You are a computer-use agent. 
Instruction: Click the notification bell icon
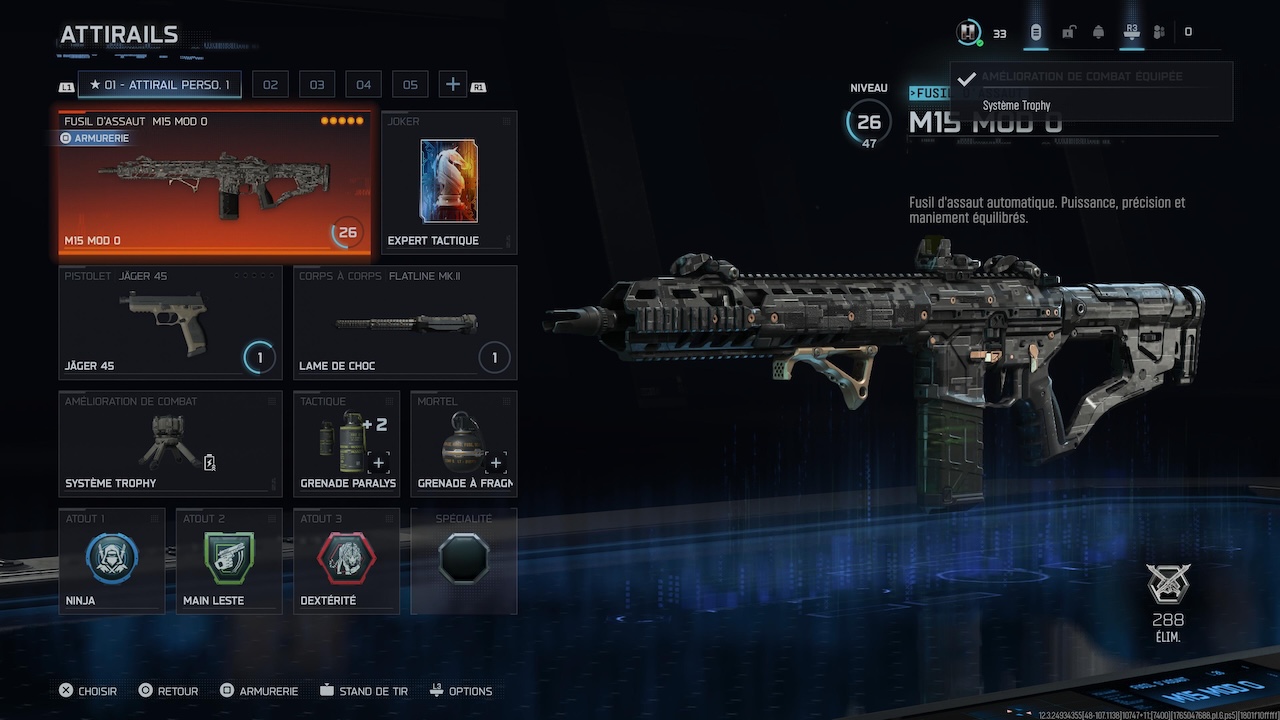coord(1099,33)
